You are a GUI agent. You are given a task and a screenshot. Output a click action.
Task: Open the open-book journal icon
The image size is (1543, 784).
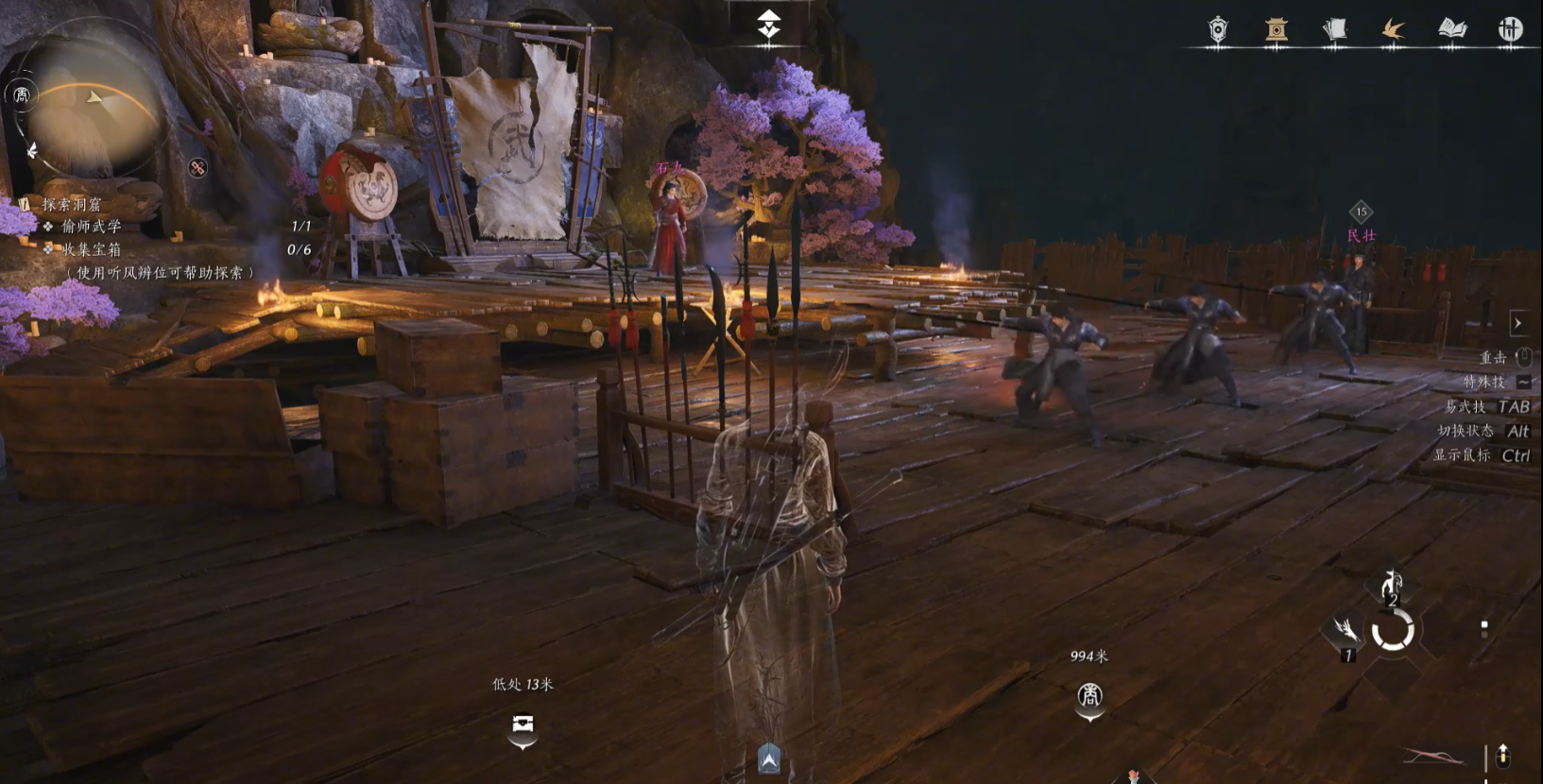click(x=1452, y=30)
